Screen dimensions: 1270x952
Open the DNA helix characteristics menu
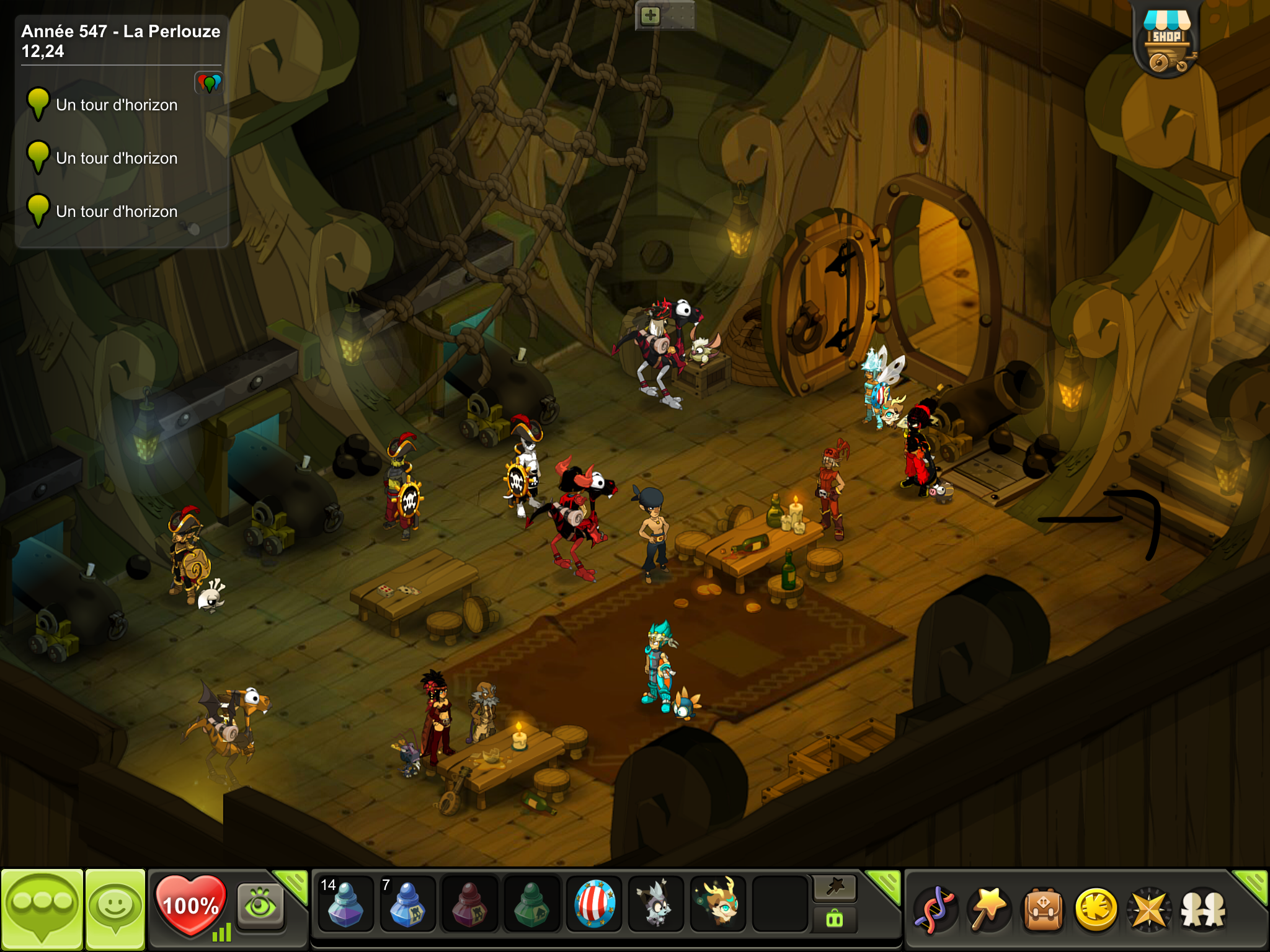click(x=935, y=910)
